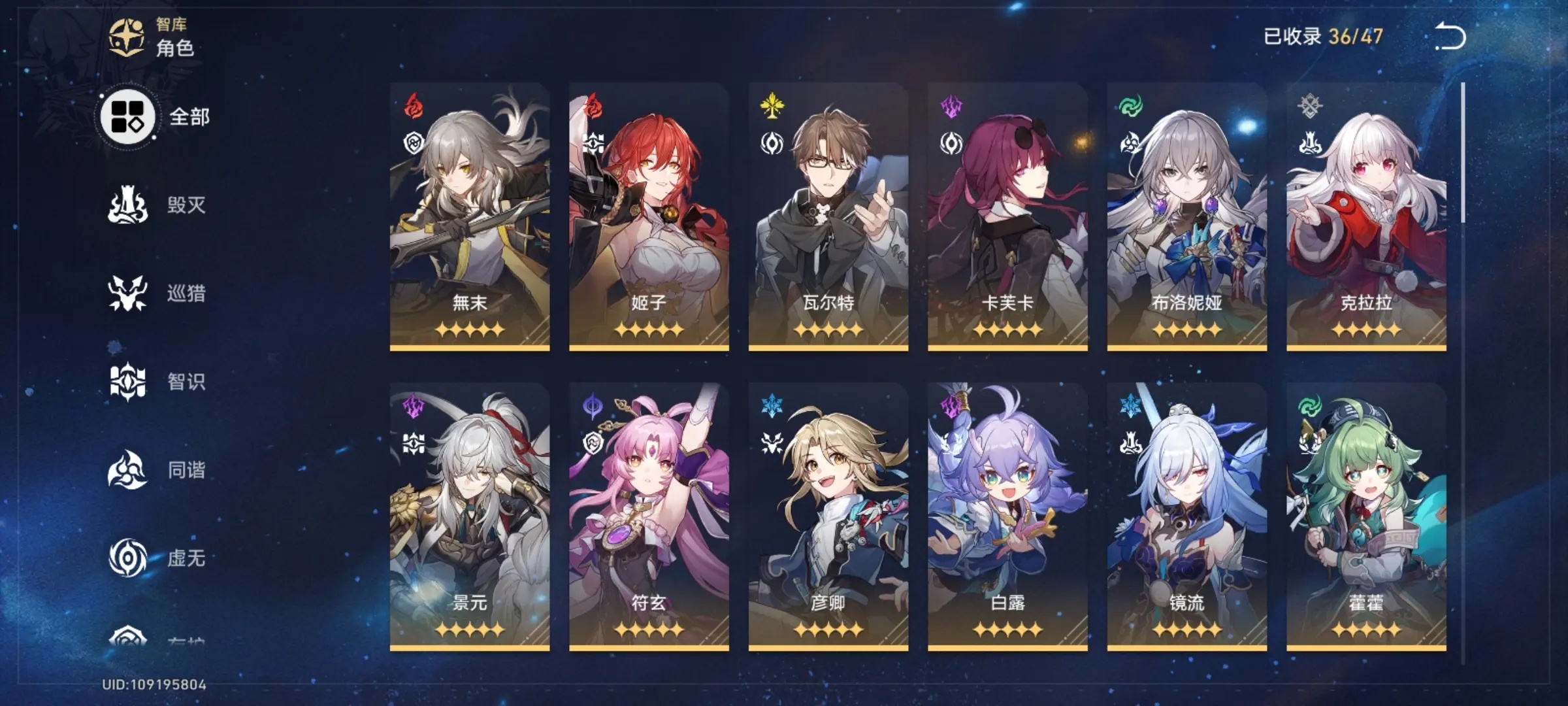
Task: Show only 同谐 path characters
Action: pos(157,470)
